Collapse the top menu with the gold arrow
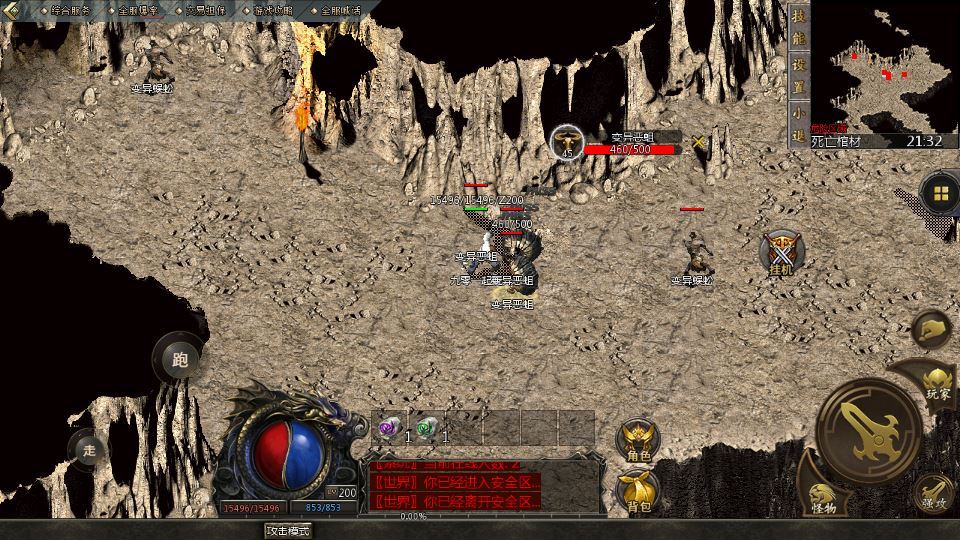 (x=12, y=10)
